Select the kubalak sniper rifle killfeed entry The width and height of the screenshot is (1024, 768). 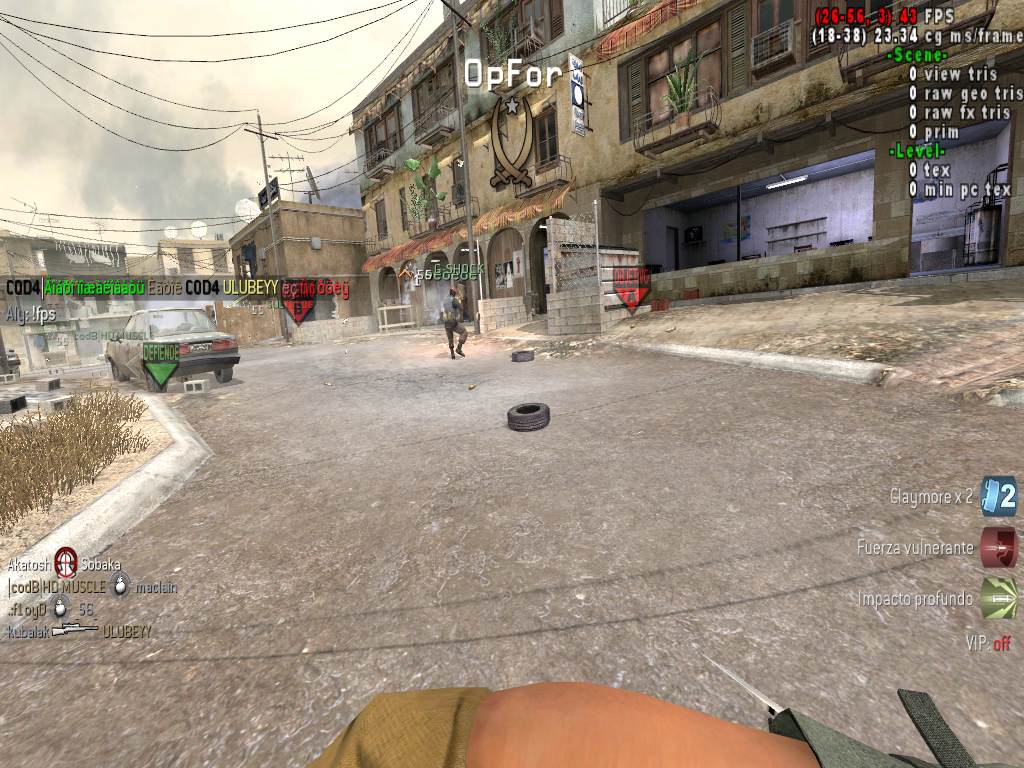pos(79,631)
